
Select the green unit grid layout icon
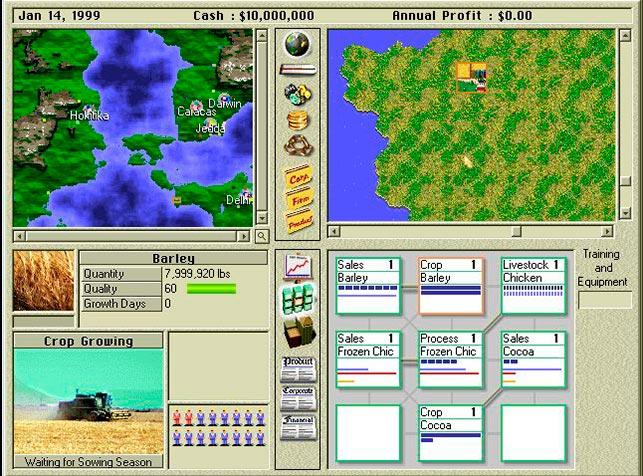coord(298,299)
